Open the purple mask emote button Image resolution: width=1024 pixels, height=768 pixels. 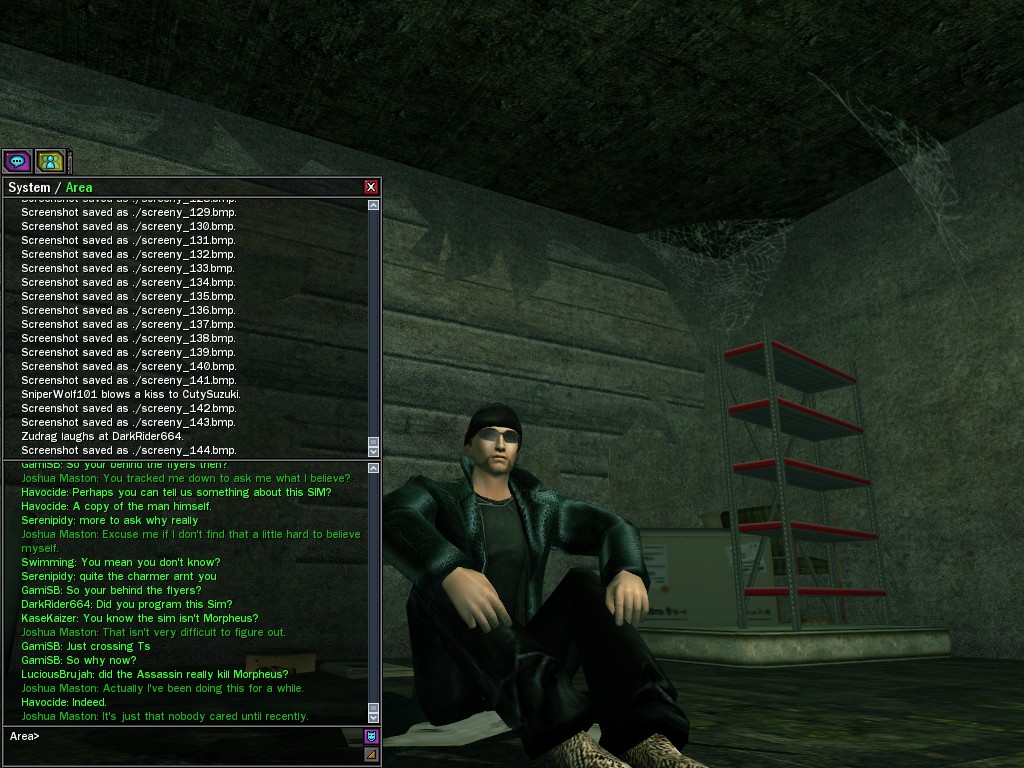click(371, 737)
